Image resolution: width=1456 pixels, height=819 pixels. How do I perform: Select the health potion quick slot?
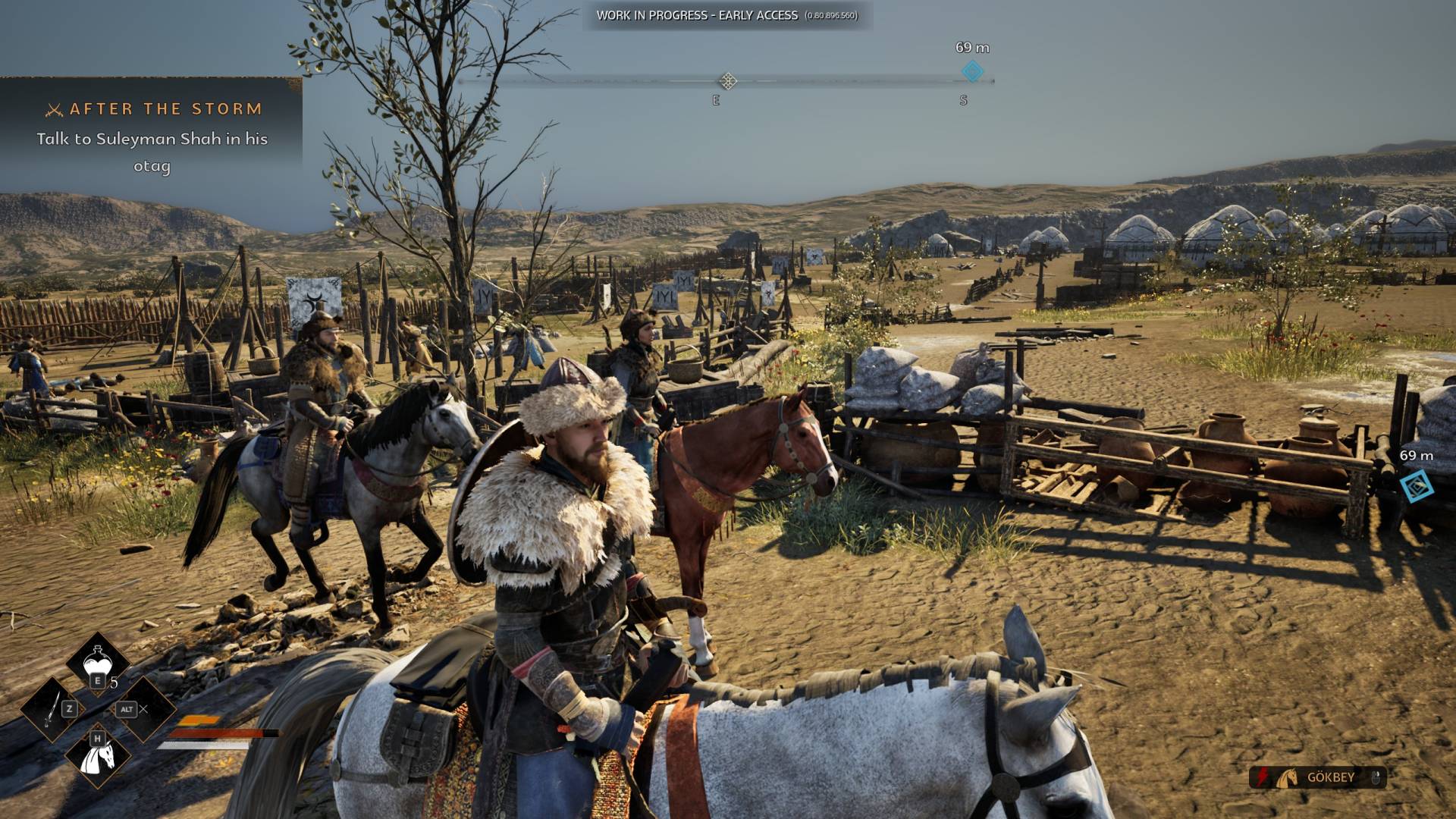(x=97, y=662)
